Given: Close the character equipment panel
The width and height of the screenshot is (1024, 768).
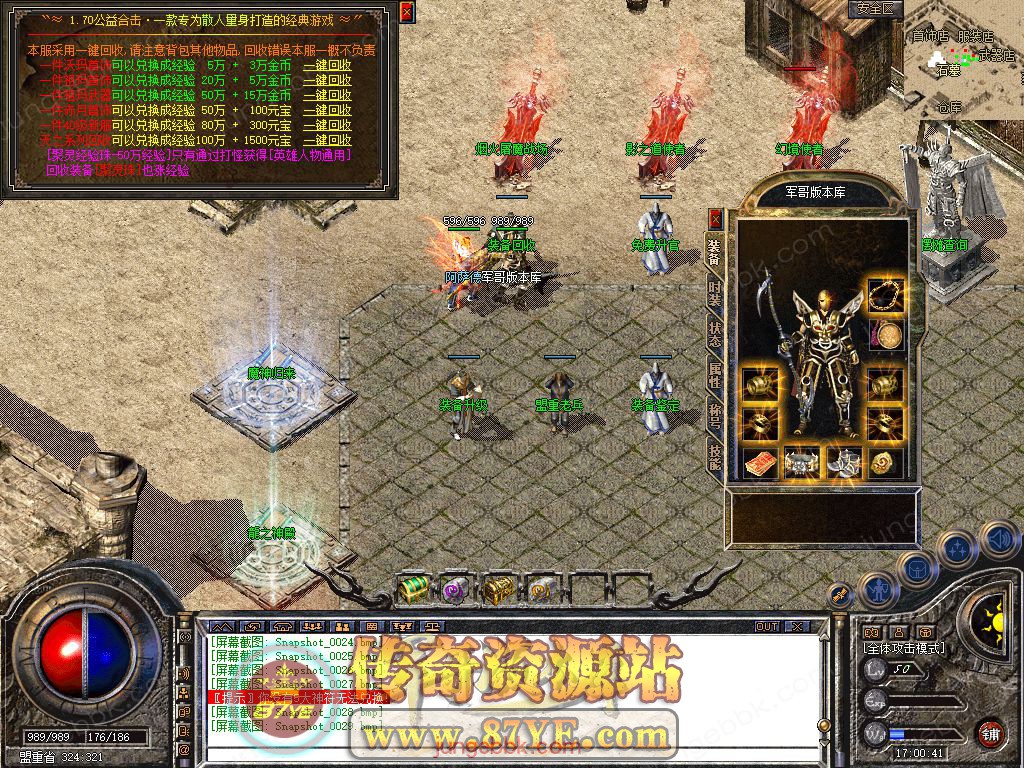Looking at the screenshot, I should [x=715, y=218].
